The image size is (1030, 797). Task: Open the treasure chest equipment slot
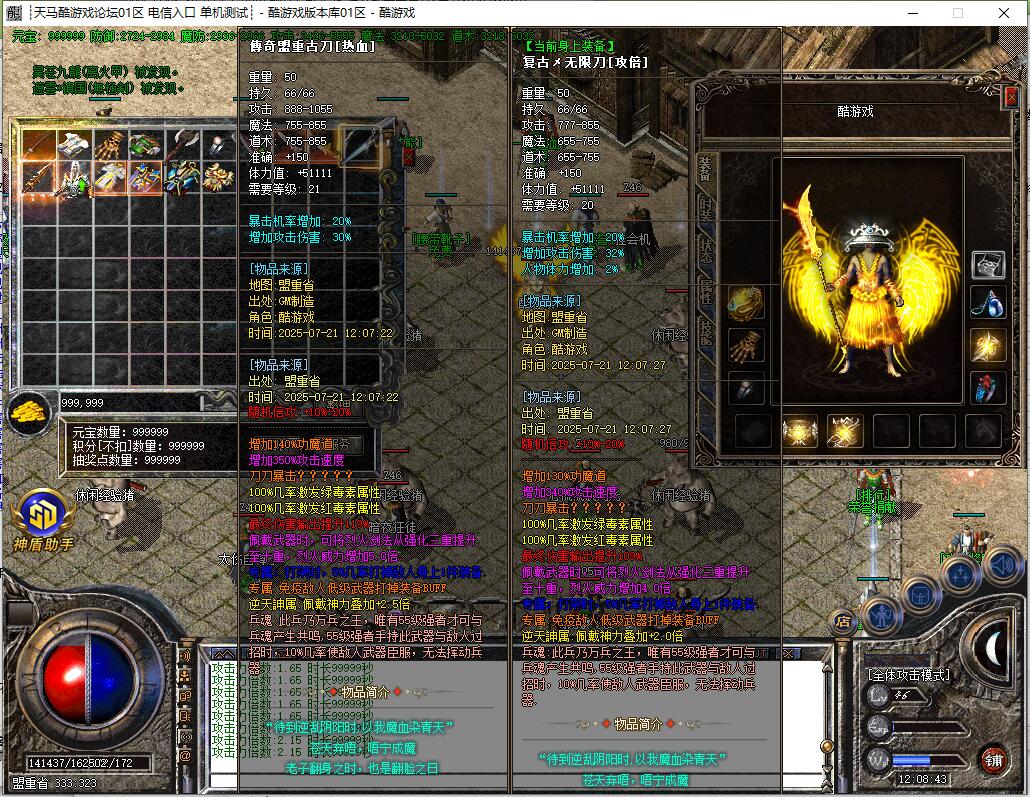pyautogui.click(x=988, y=264)
